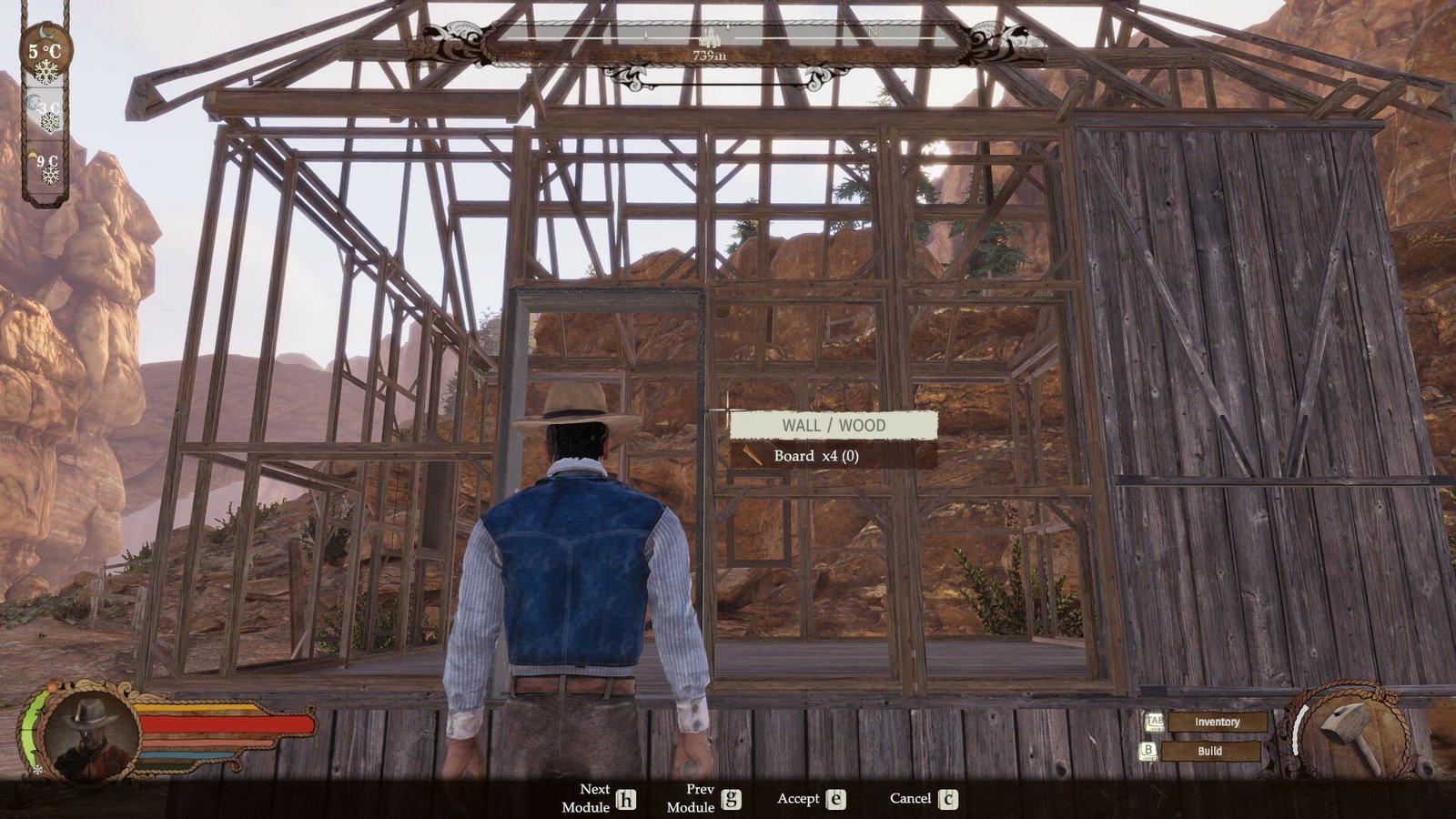The height and width of the screenshot is (819, 1456).
Task: Select the WALL / WOOD module label
Action: pos(833,425)
